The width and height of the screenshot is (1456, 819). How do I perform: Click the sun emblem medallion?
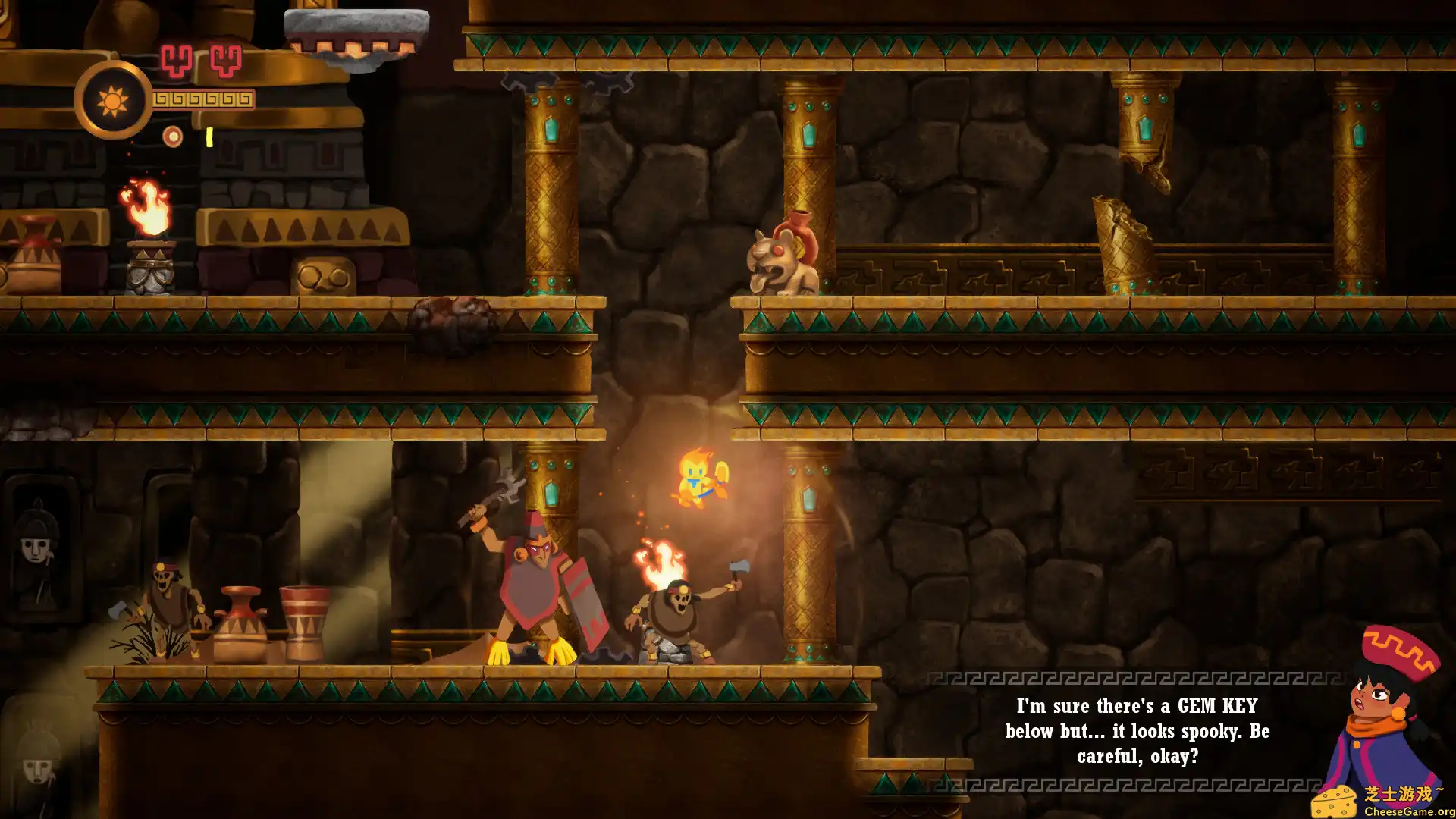pyautogui.click(x=112, y=100)
